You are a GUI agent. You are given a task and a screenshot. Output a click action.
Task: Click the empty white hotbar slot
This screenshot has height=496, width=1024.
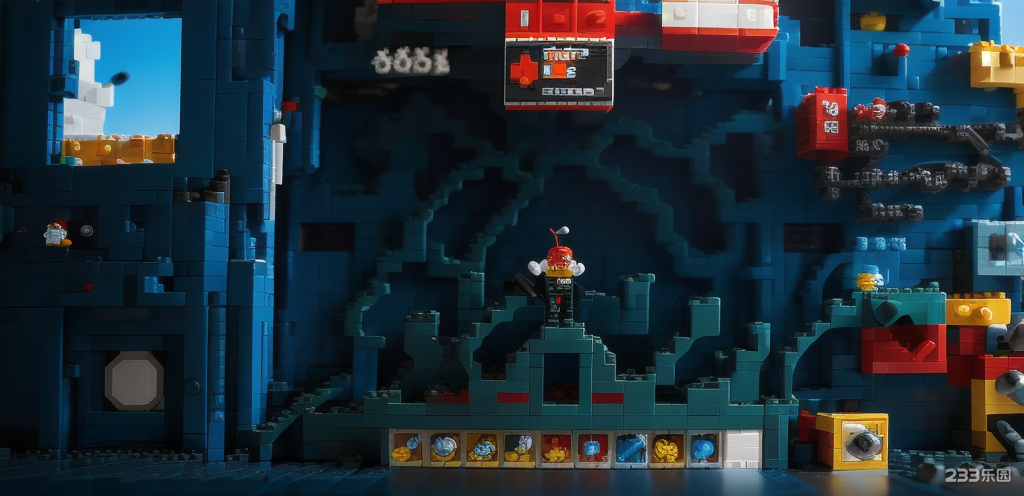(x=742, y=449)
